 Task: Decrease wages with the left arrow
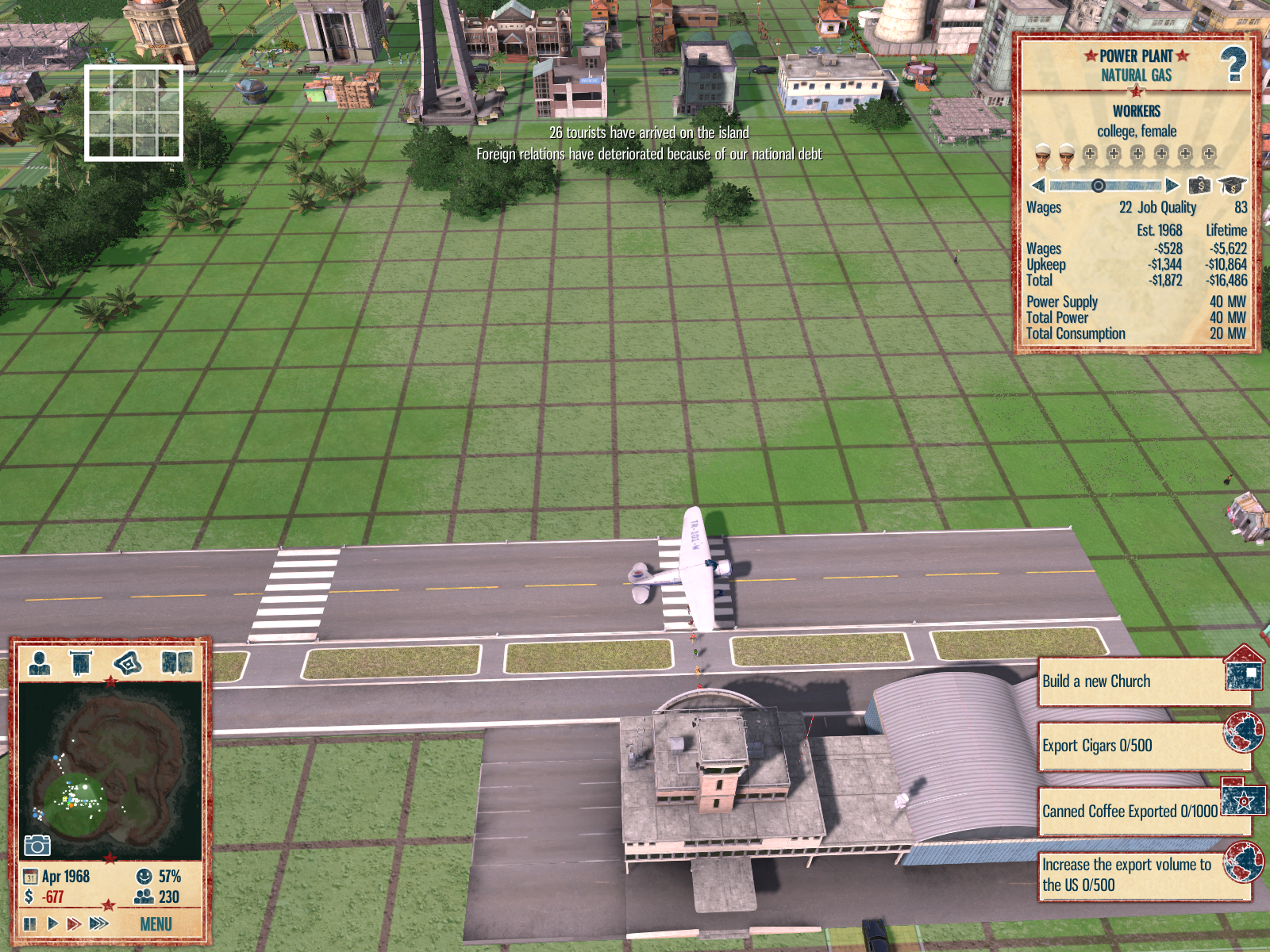(1038, 186)
